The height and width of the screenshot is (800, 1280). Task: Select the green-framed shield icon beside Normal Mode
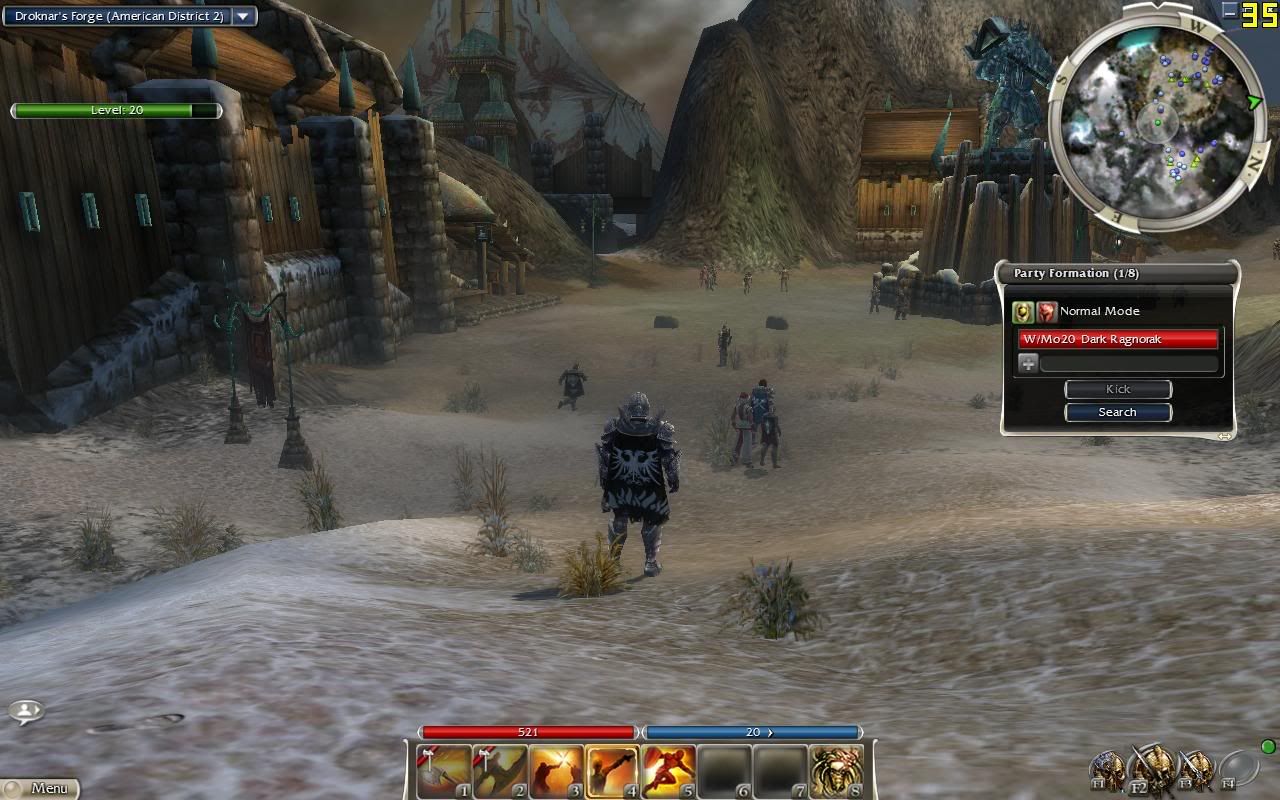pos(1022,312)
